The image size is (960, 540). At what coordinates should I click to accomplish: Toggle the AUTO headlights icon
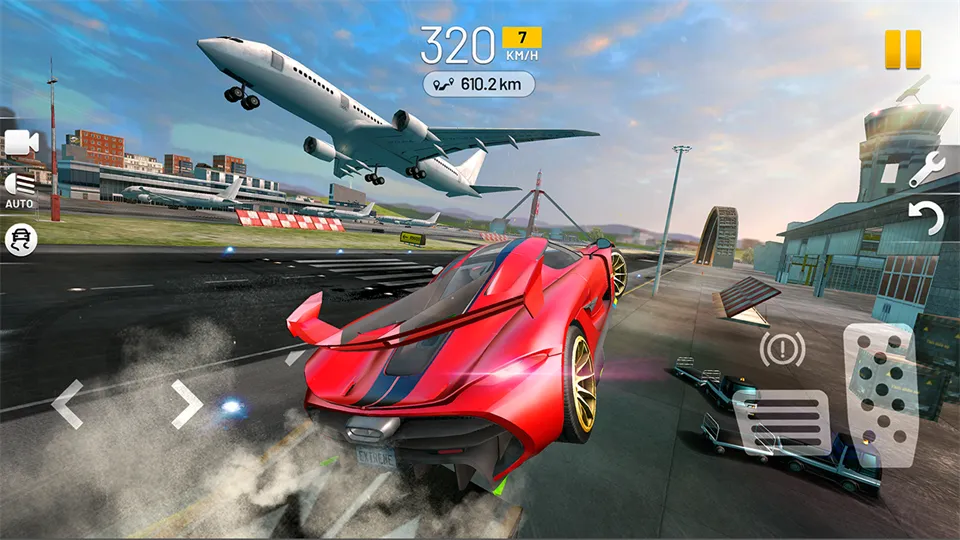(x=19, y=187)
